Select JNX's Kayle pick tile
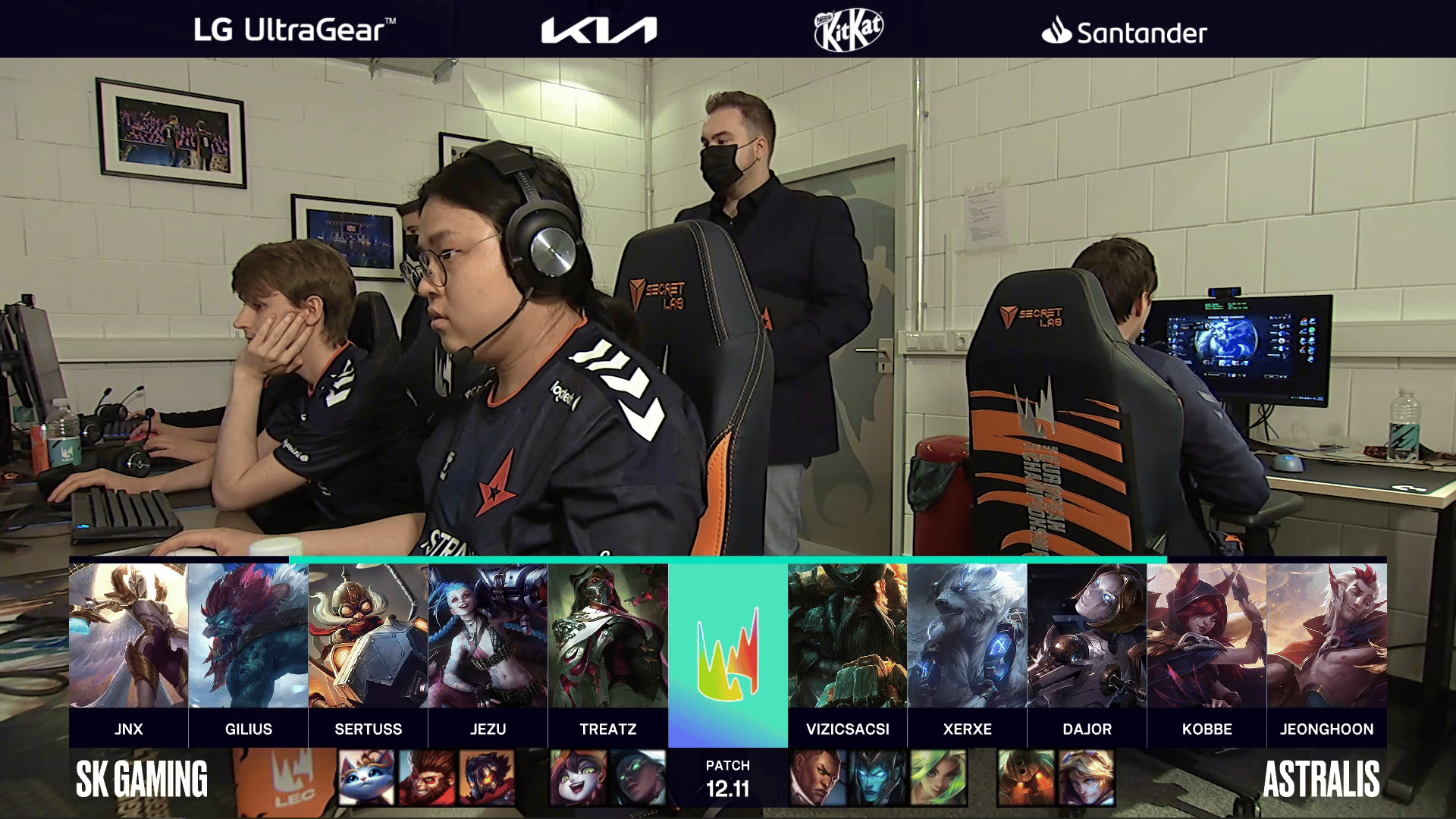Image resolution: width=1456 pixels, height=819 pixels. (x=128, y=635)
